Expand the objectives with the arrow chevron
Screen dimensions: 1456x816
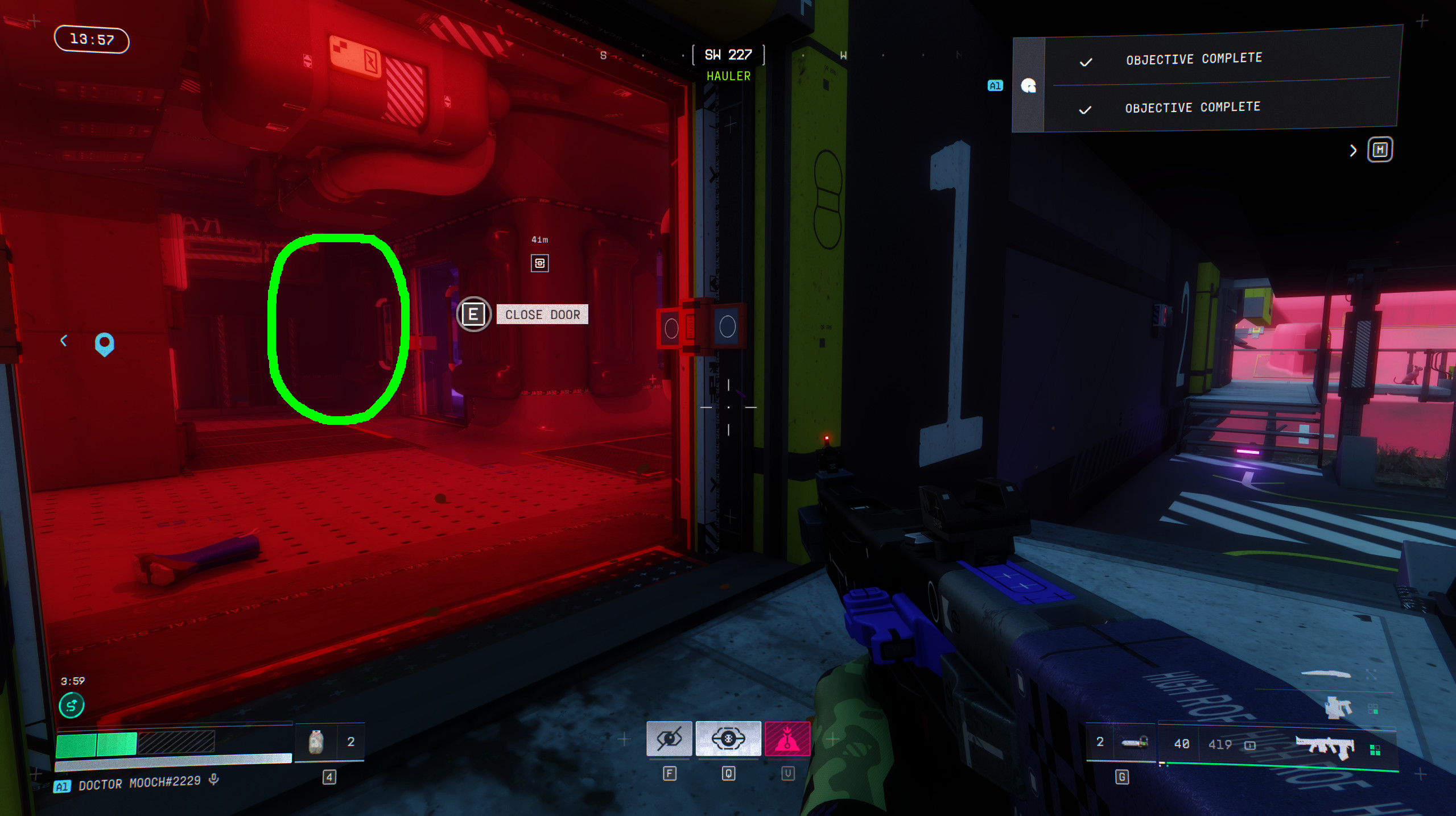pyautogui.click(x=1353, y=151)
